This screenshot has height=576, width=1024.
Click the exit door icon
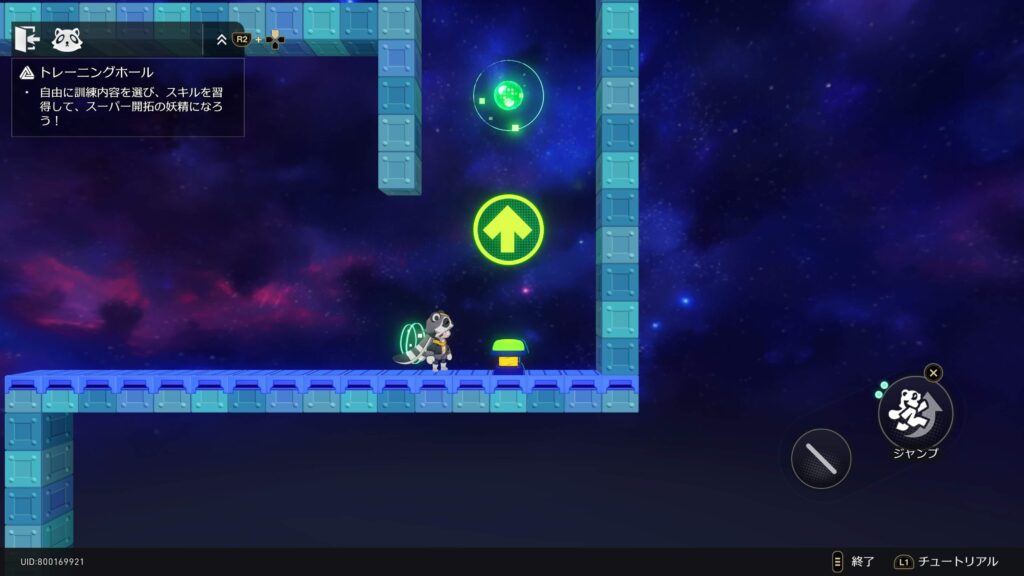[27, 39]
